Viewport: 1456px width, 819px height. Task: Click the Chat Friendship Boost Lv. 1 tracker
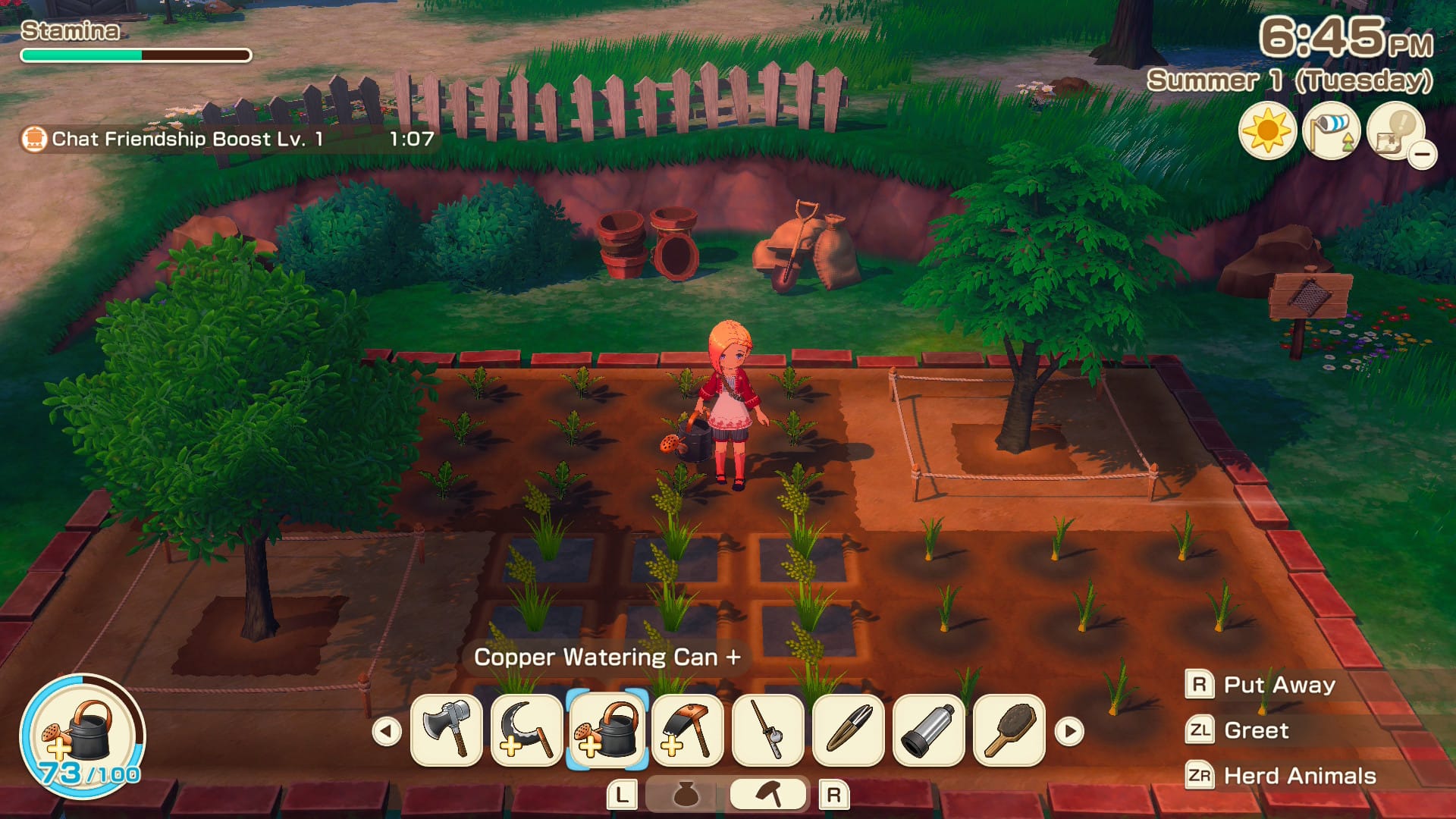(x=227, y=139)
